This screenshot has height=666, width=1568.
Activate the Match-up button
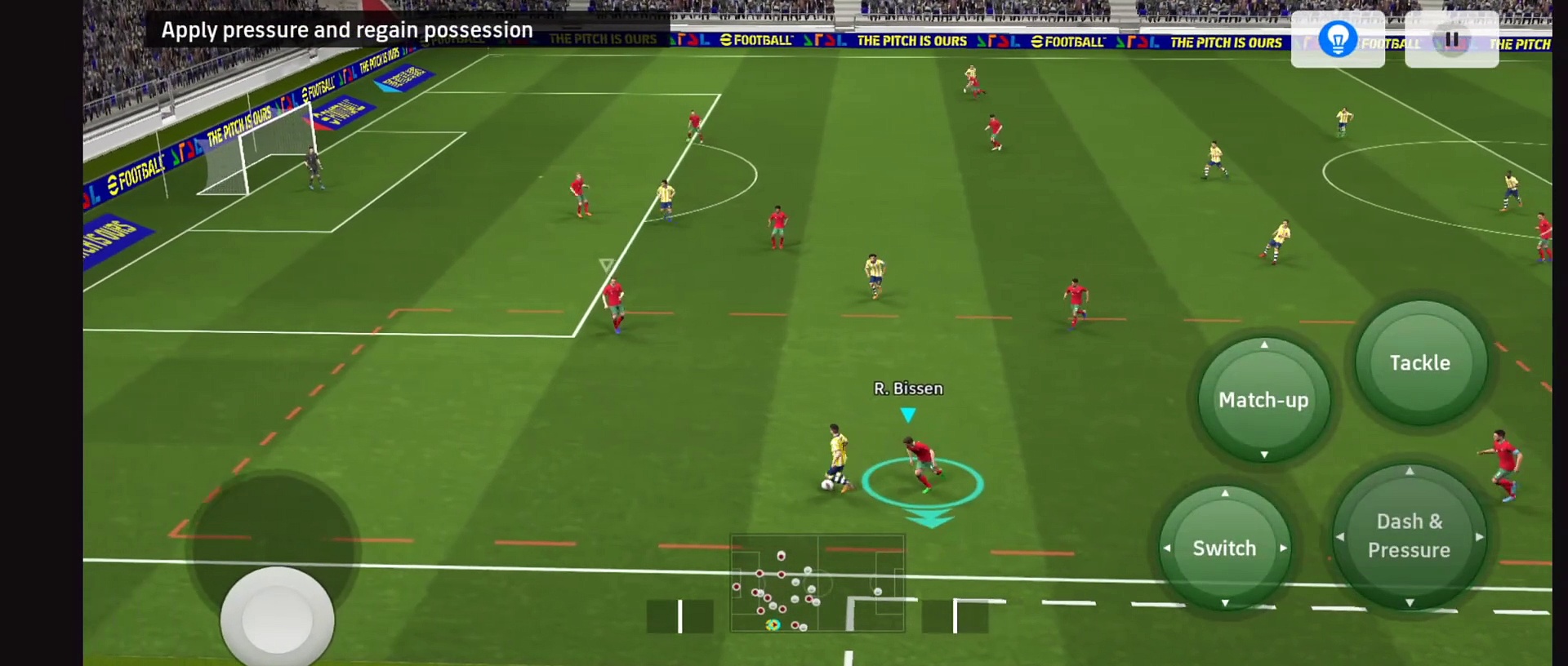1263,400
